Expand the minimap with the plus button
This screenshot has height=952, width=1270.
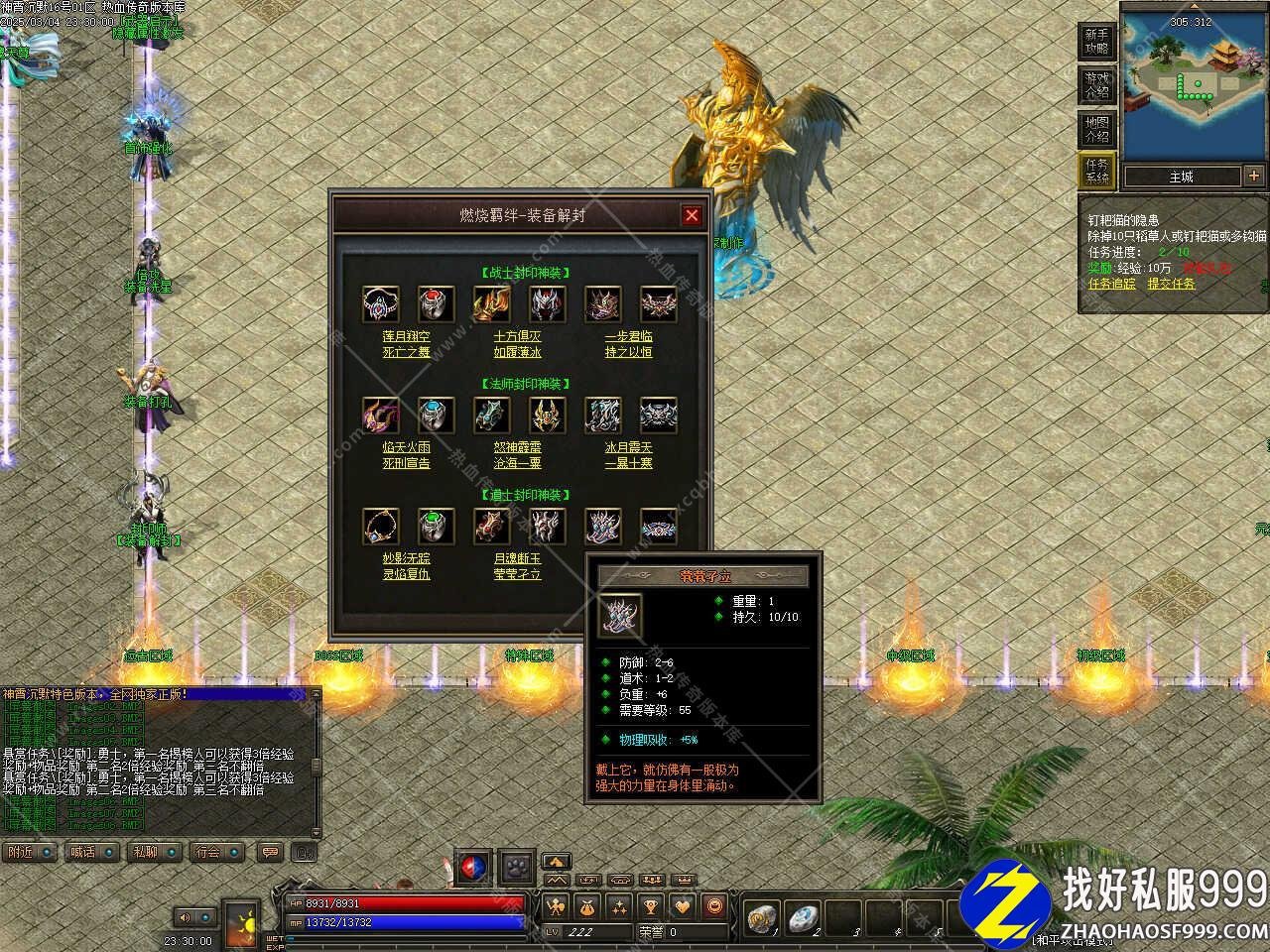[x=1254, y=177]
